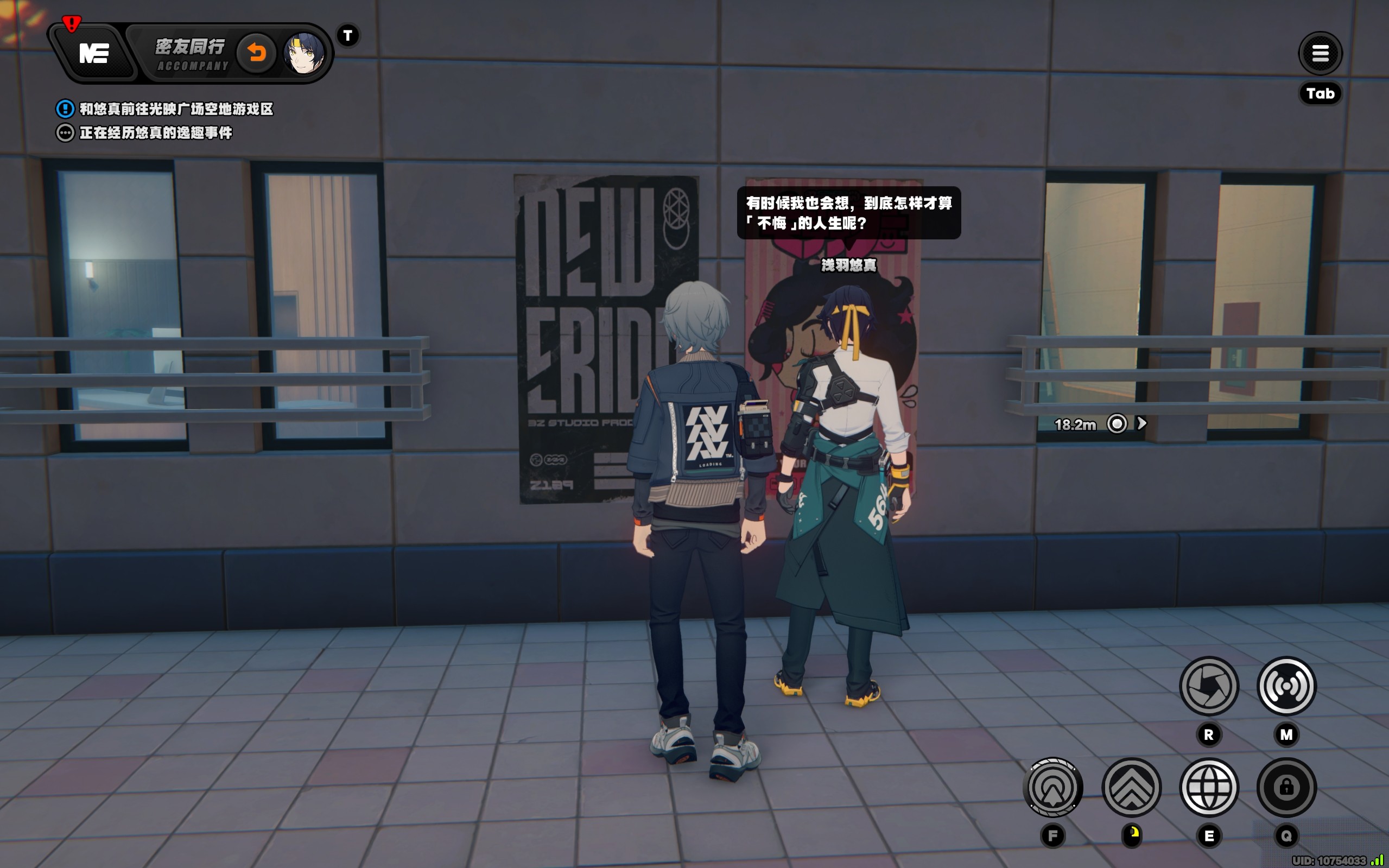Track the quest objective to Lumina Square
Viewport: 1389px width, 868px height.
[176, 109]
